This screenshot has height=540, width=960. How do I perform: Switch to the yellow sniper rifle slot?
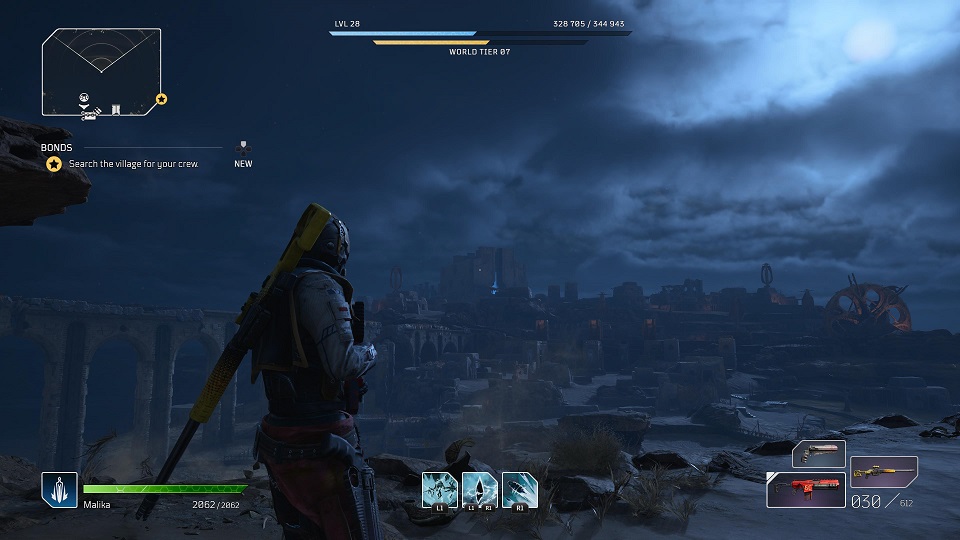[x=883, y=470]
